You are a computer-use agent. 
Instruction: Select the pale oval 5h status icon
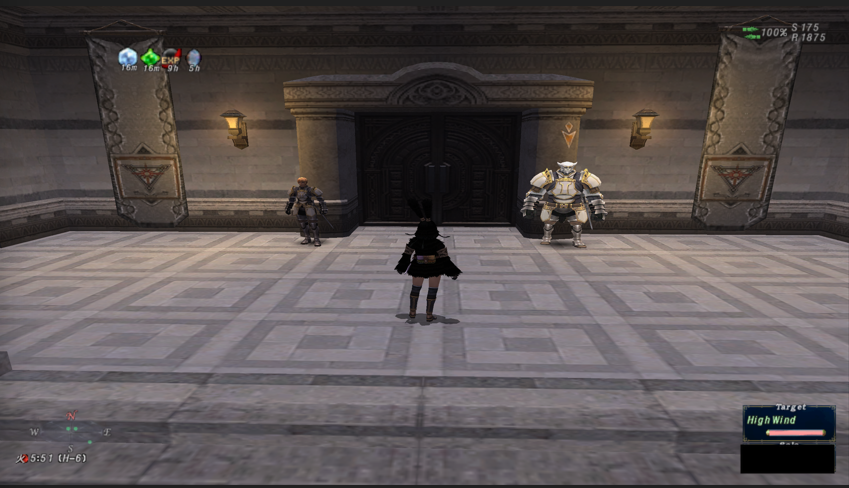pyautogui.click(x=193, y=57)
